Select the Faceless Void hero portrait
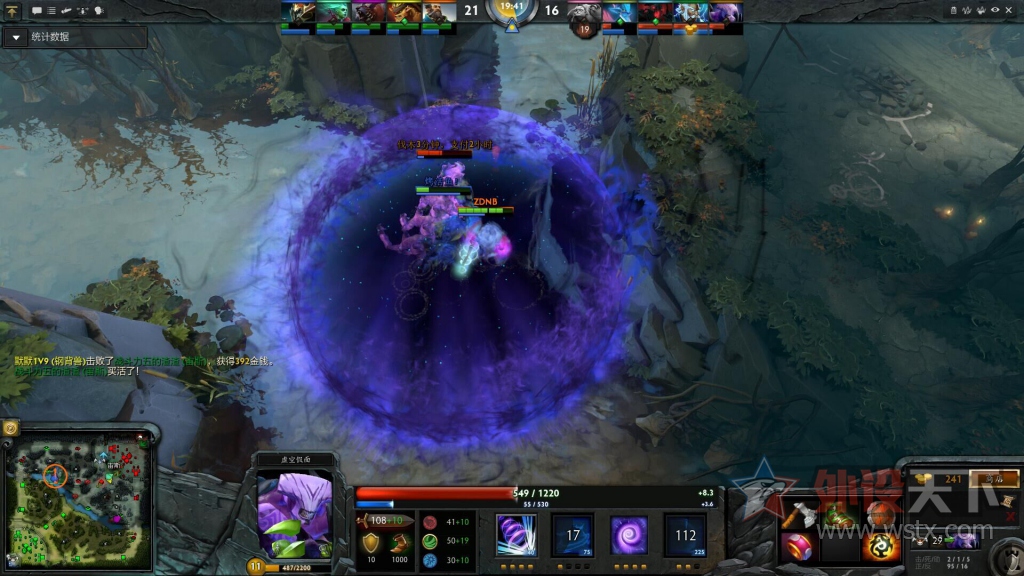This screenshot has height=576, width=1024. point(294,514)
